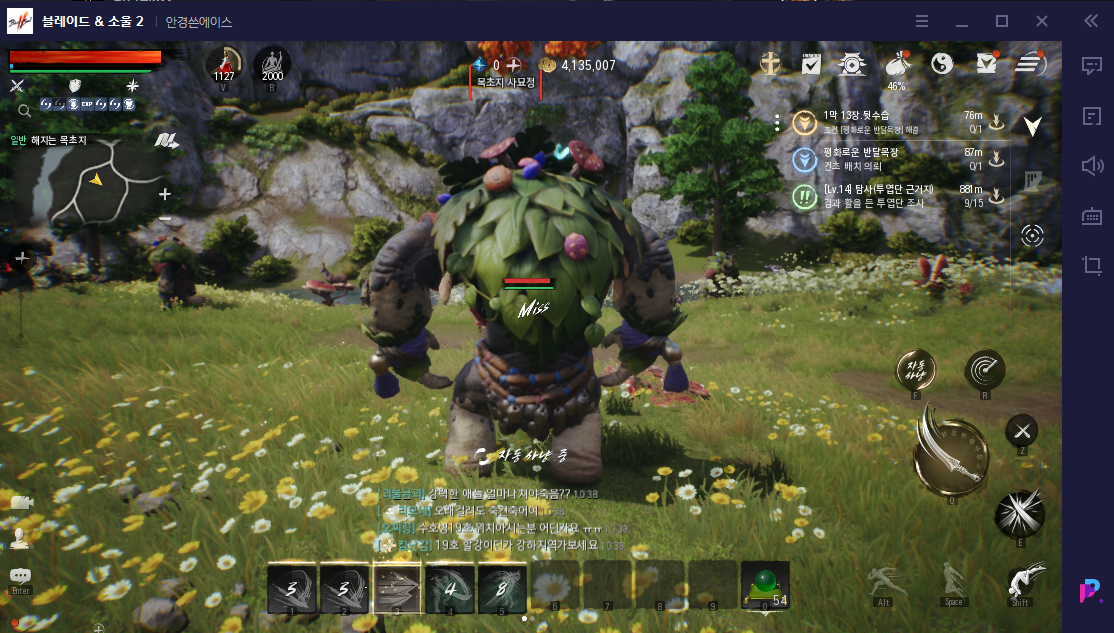Open the main hamburger menu icon
Image resolution: width=1114 pixels, height=633 pixels.
click(x=1030, y=64)
